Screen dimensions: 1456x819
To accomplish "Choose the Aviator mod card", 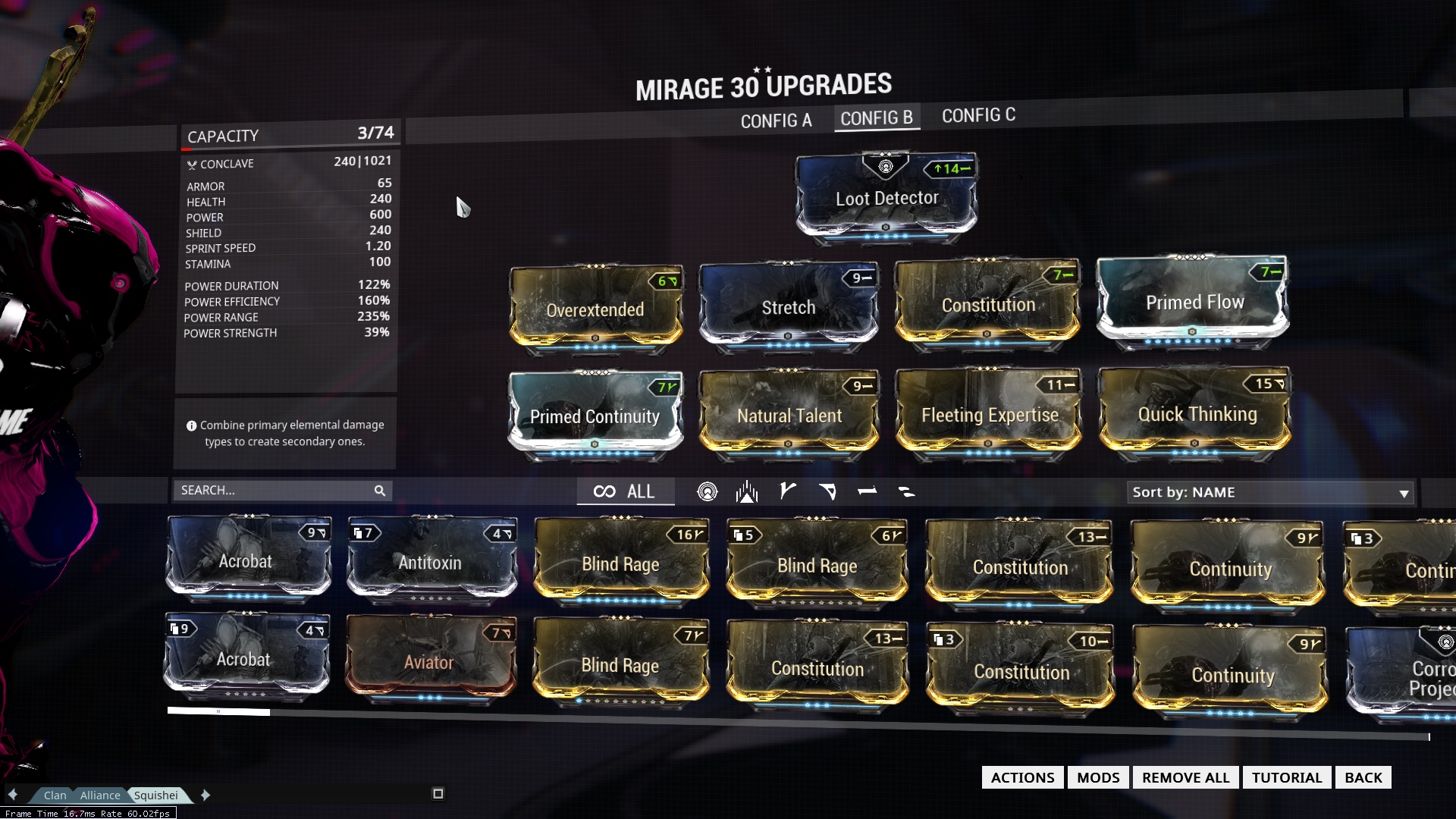I will click(x=429, y=661).
